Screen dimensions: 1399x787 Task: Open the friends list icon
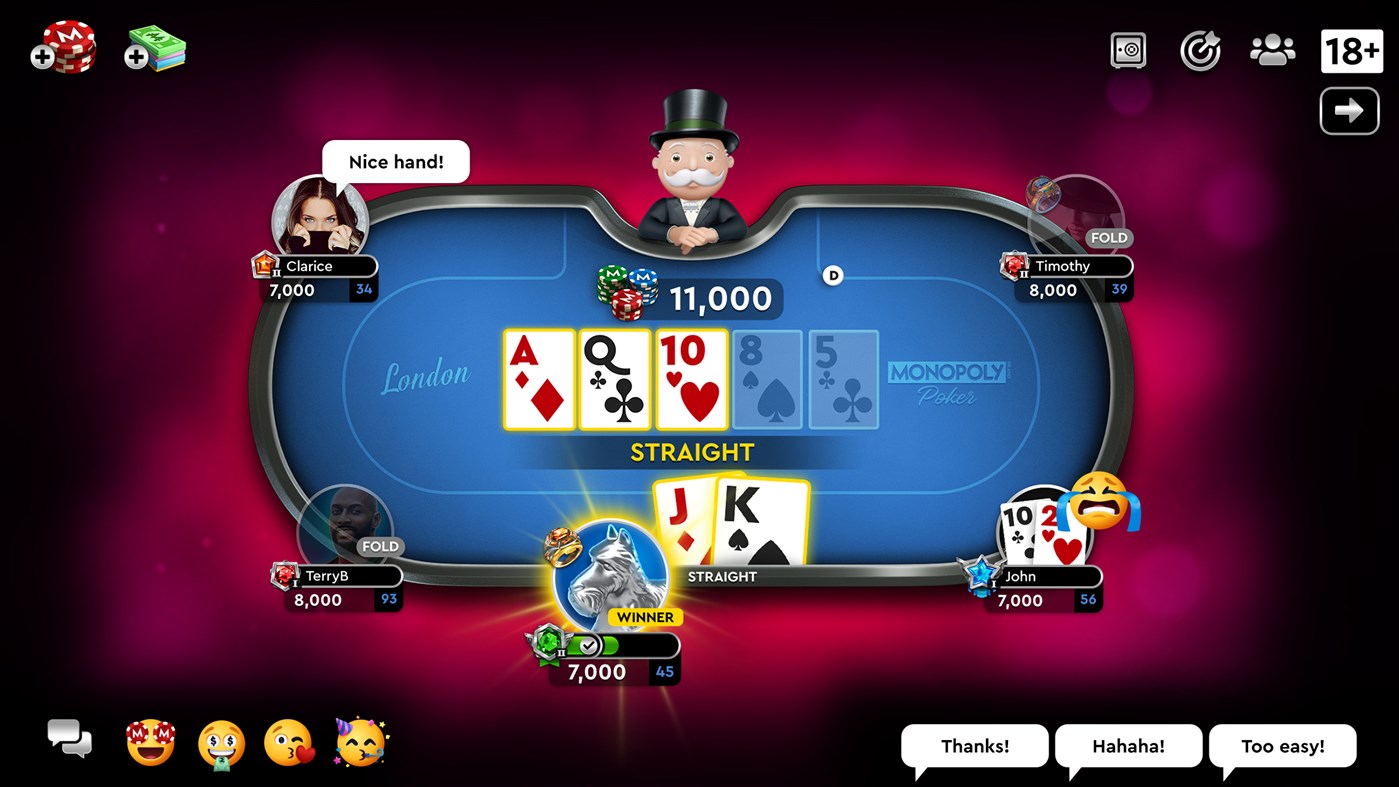1271,50
